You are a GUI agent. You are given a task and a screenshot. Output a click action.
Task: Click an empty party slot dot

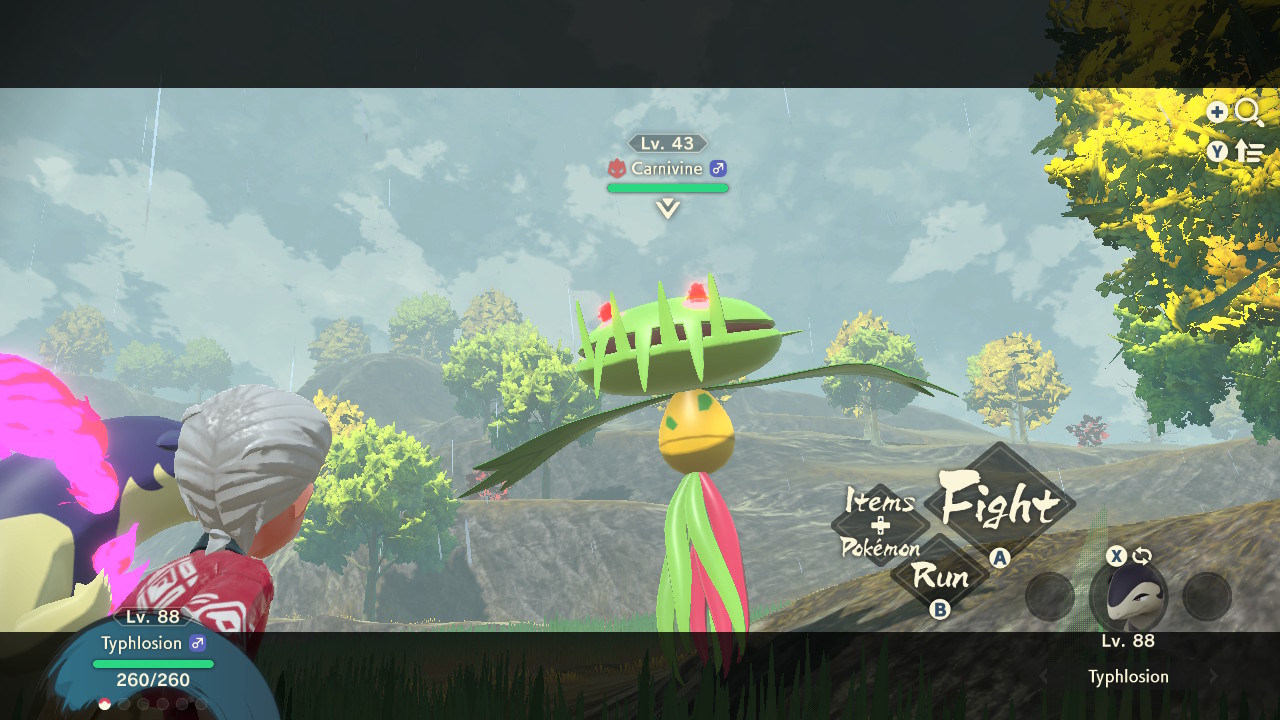[x=125, y=703]
